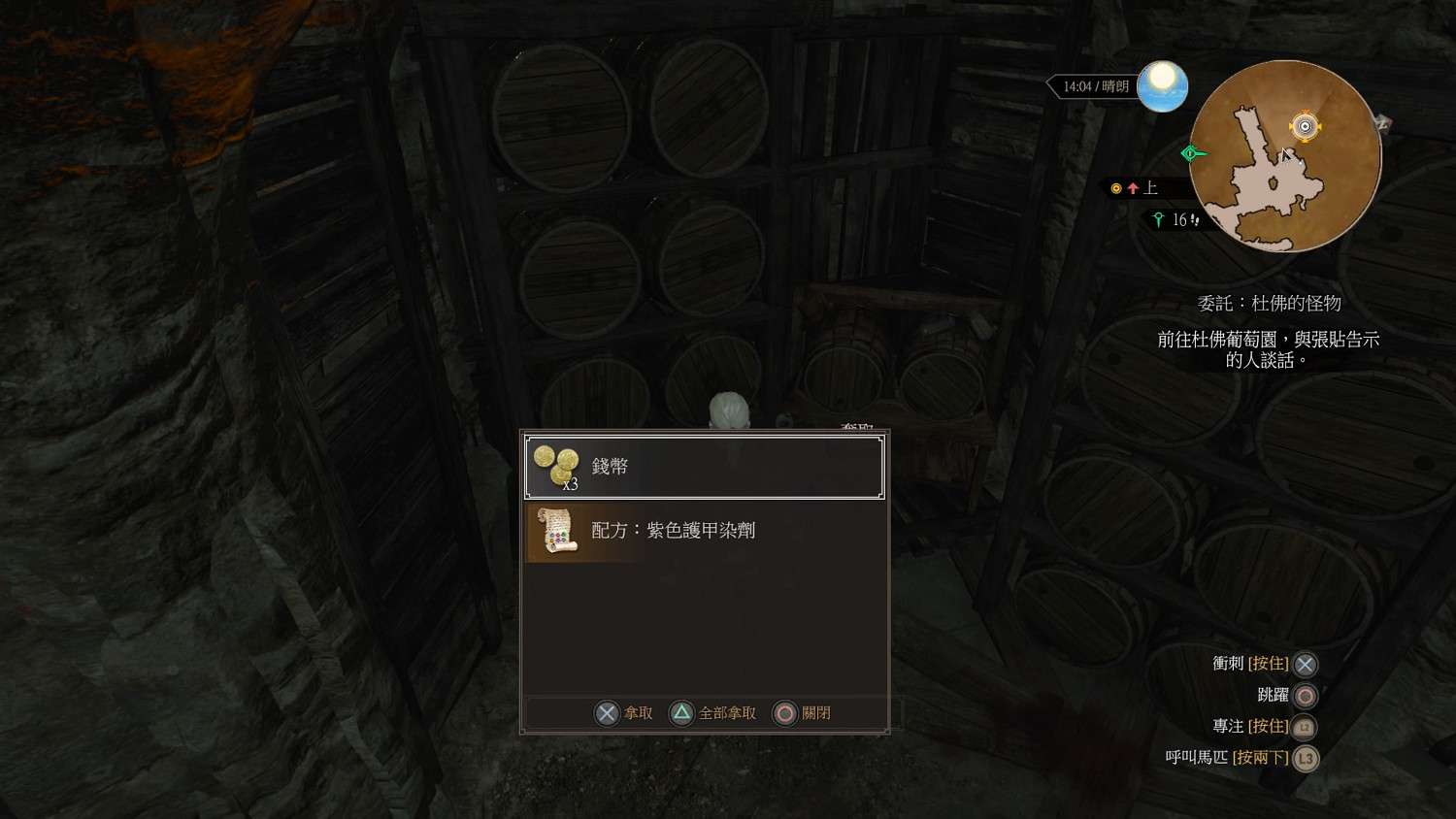
Task: Click the X button icon beside 拿取
Action: (606, 712)
